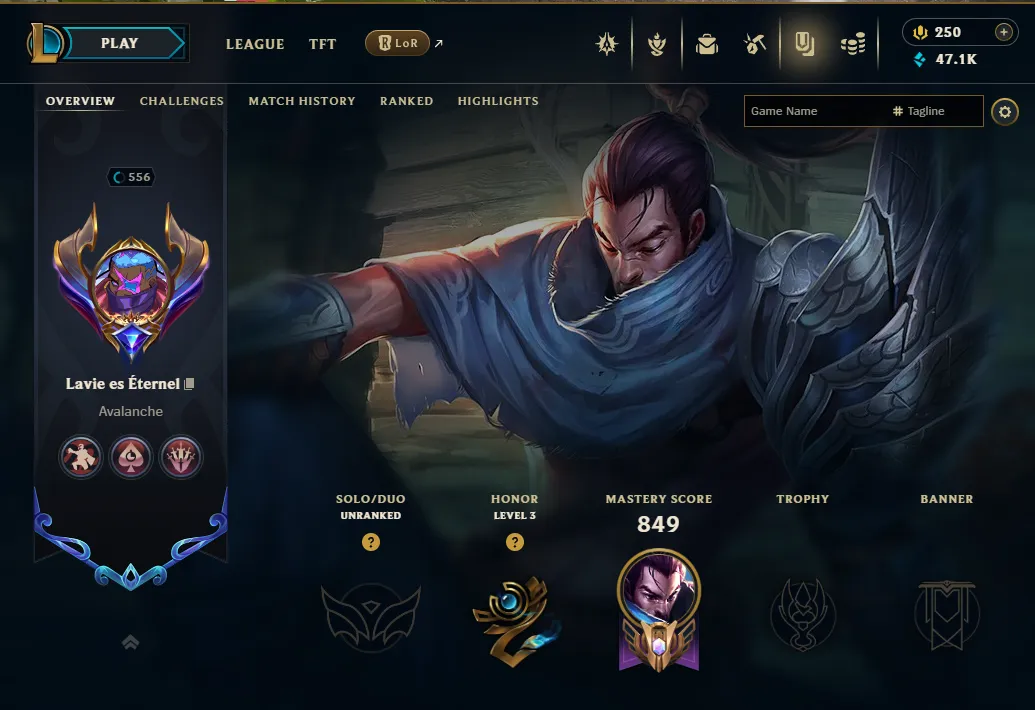Switch to the TFT section

pos(322,44)
